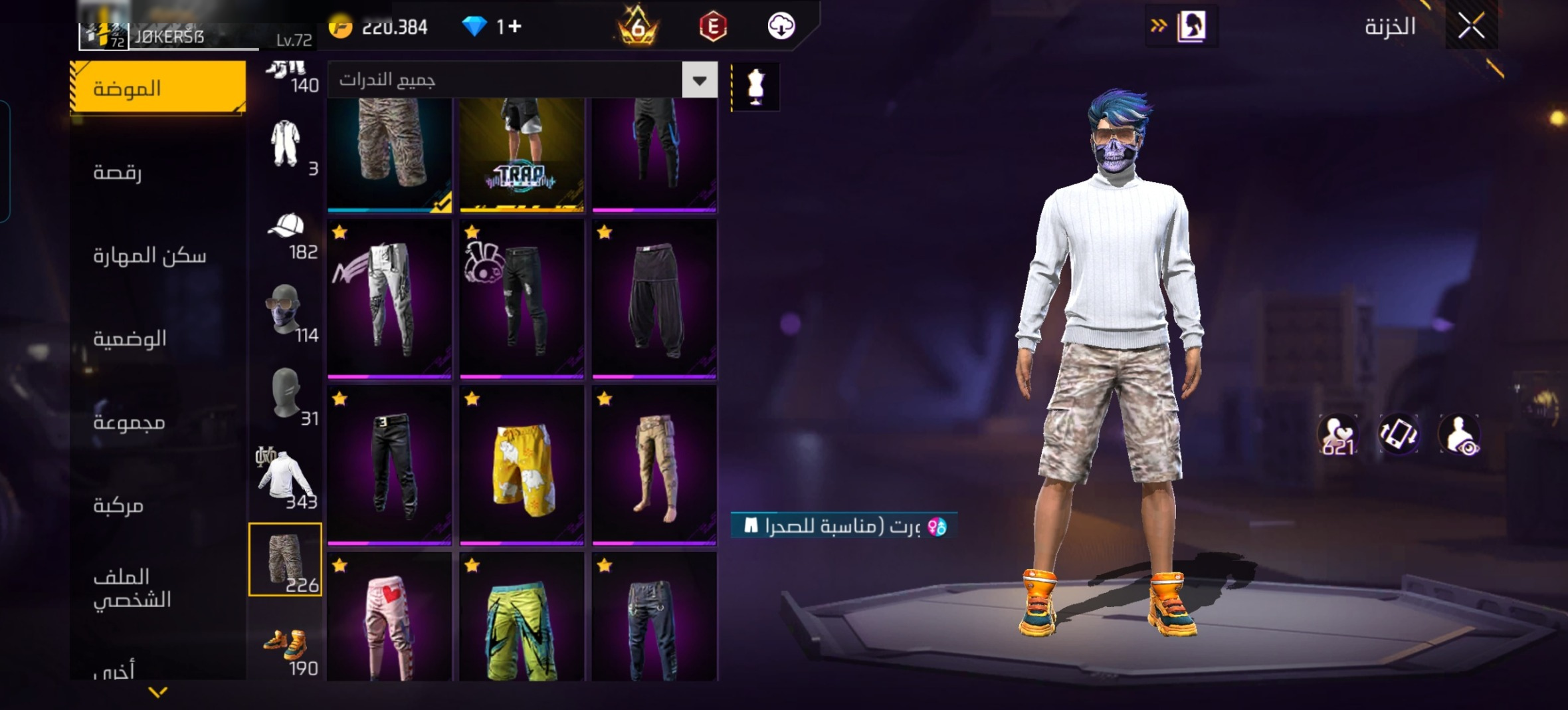Screen dimensions: 1568x710
Task: Close the vault screen
Action: (x=1471, y=27)
